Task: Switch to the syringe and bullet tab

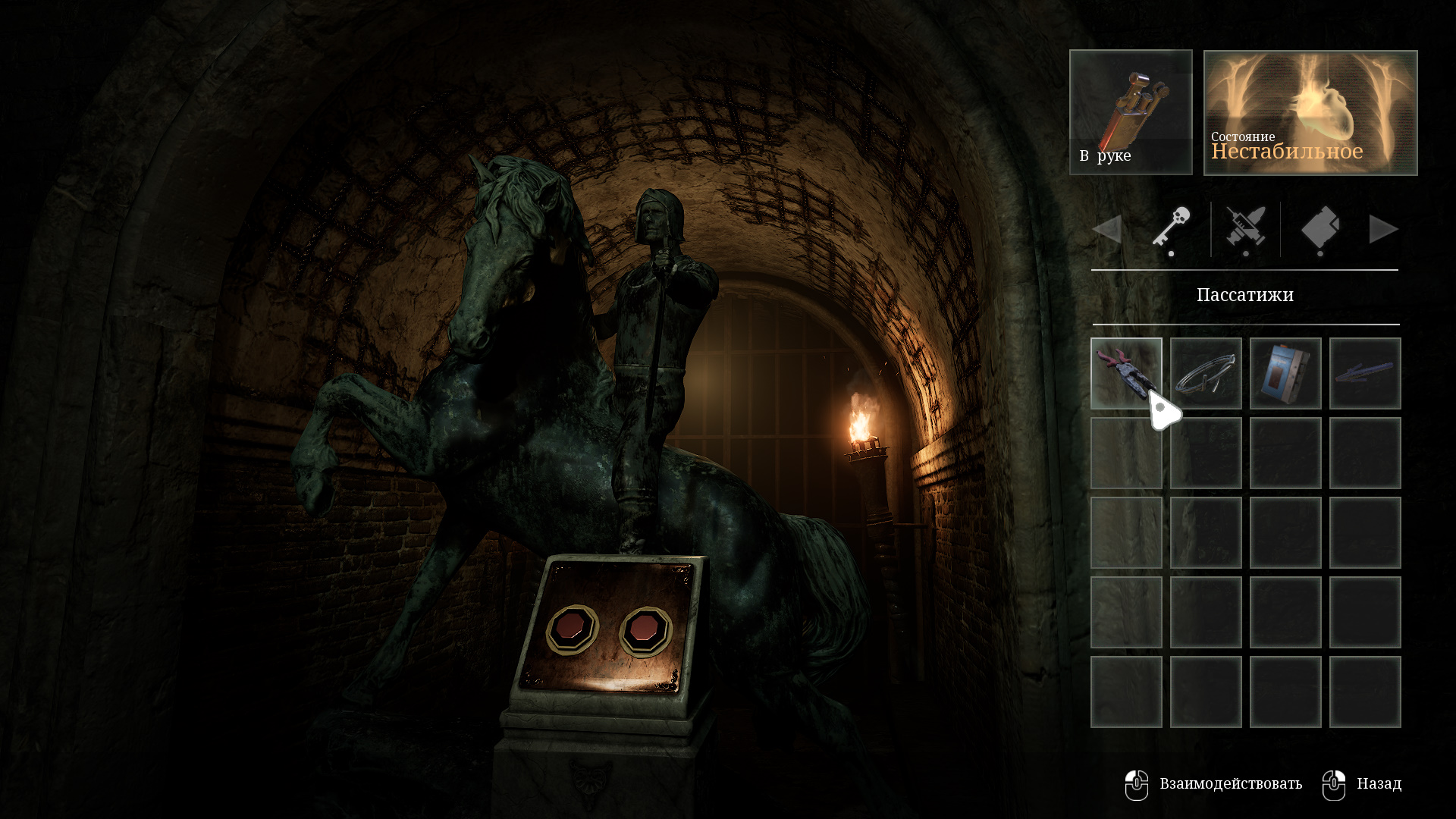Action: [x=1245, y=228]
